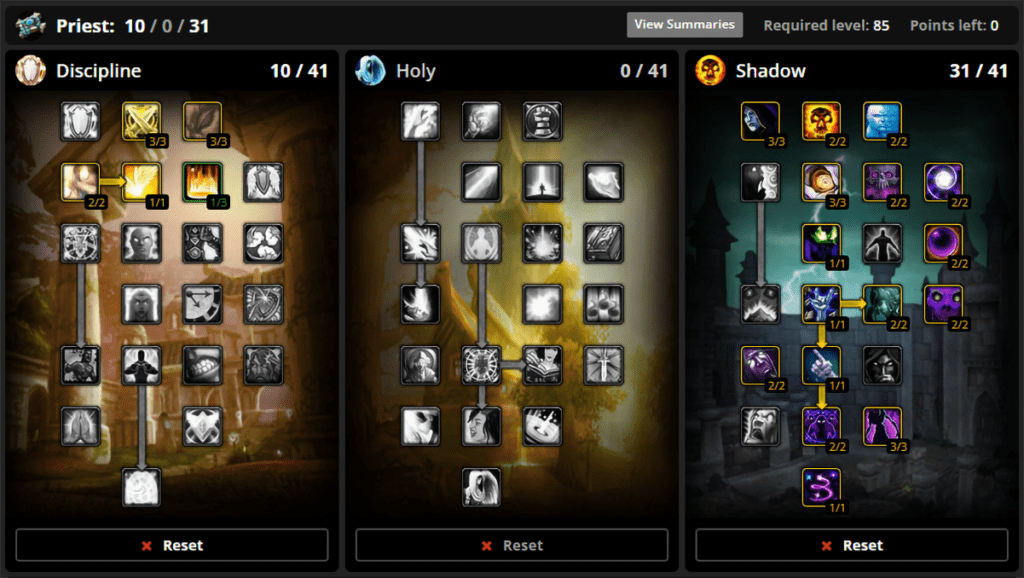This screenshot has height=578, width=1024.
Task: Click the greyed praying hands Discipline talent
Action: pos(80,426)
